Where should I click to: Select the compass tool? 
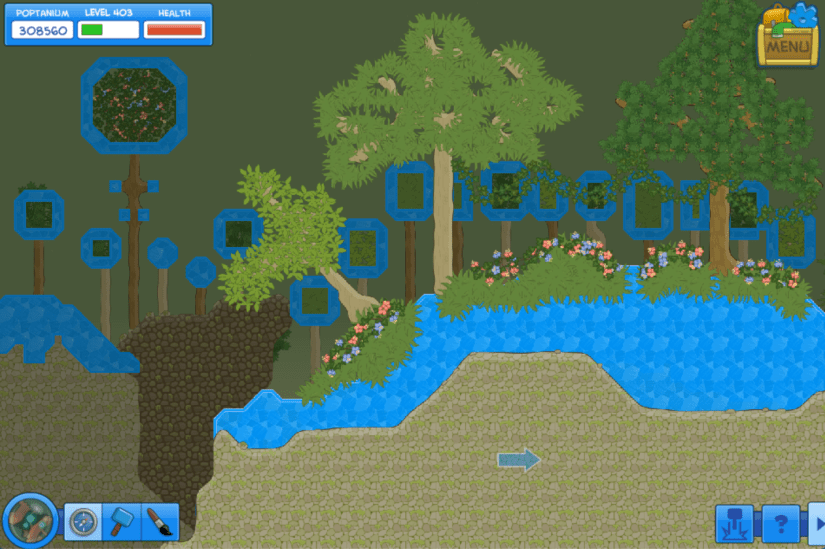coord(82,522)
